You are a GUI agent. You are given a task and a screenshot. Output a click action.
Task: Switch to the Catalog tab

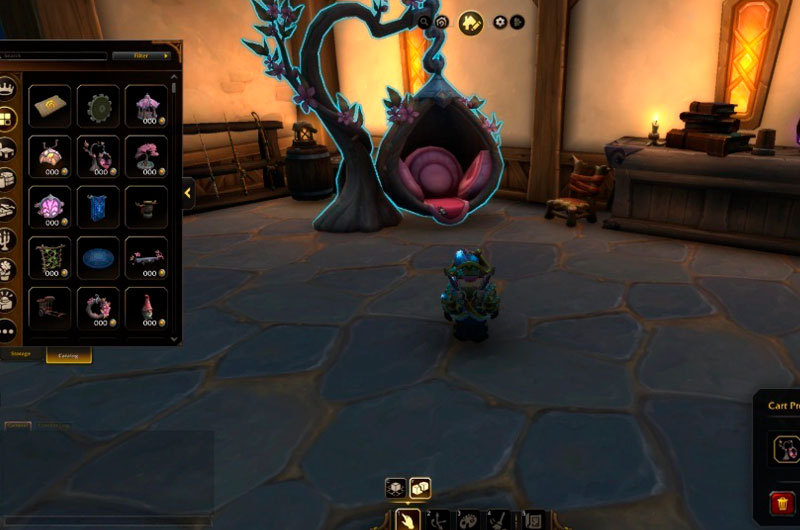coord(69,354)
